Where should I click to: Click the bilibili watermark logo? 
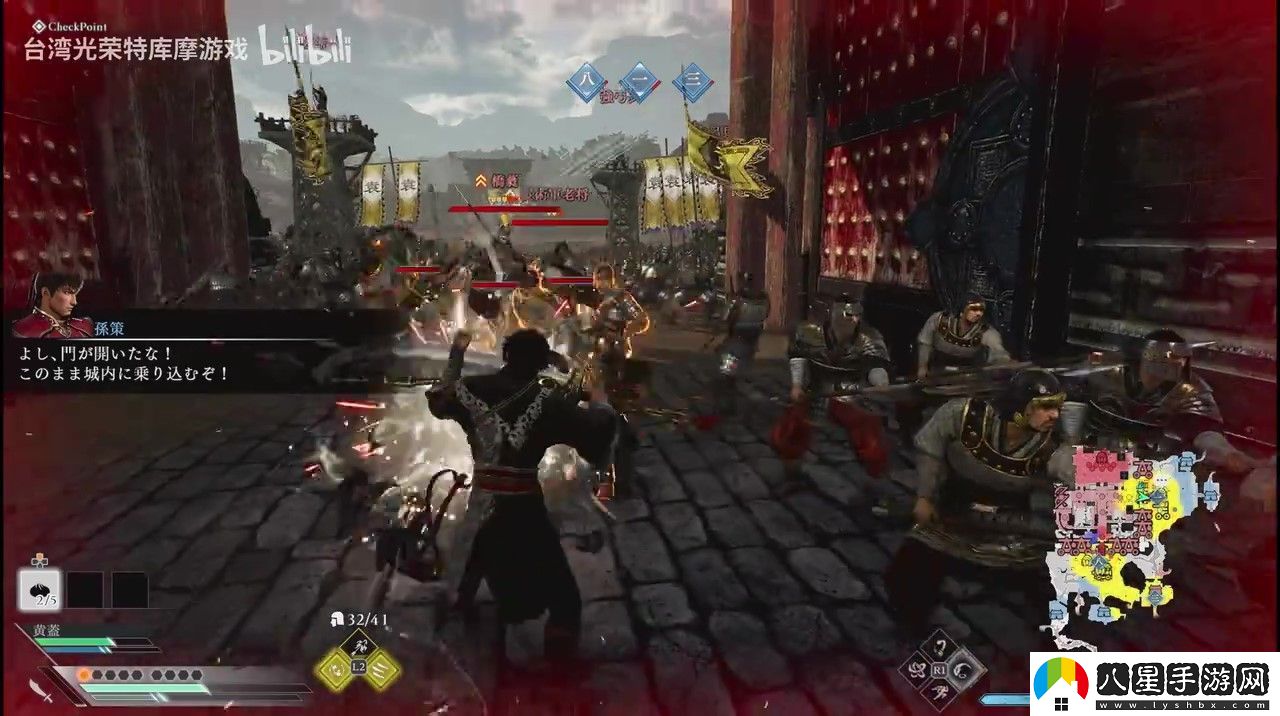click(x=305, y=47)
